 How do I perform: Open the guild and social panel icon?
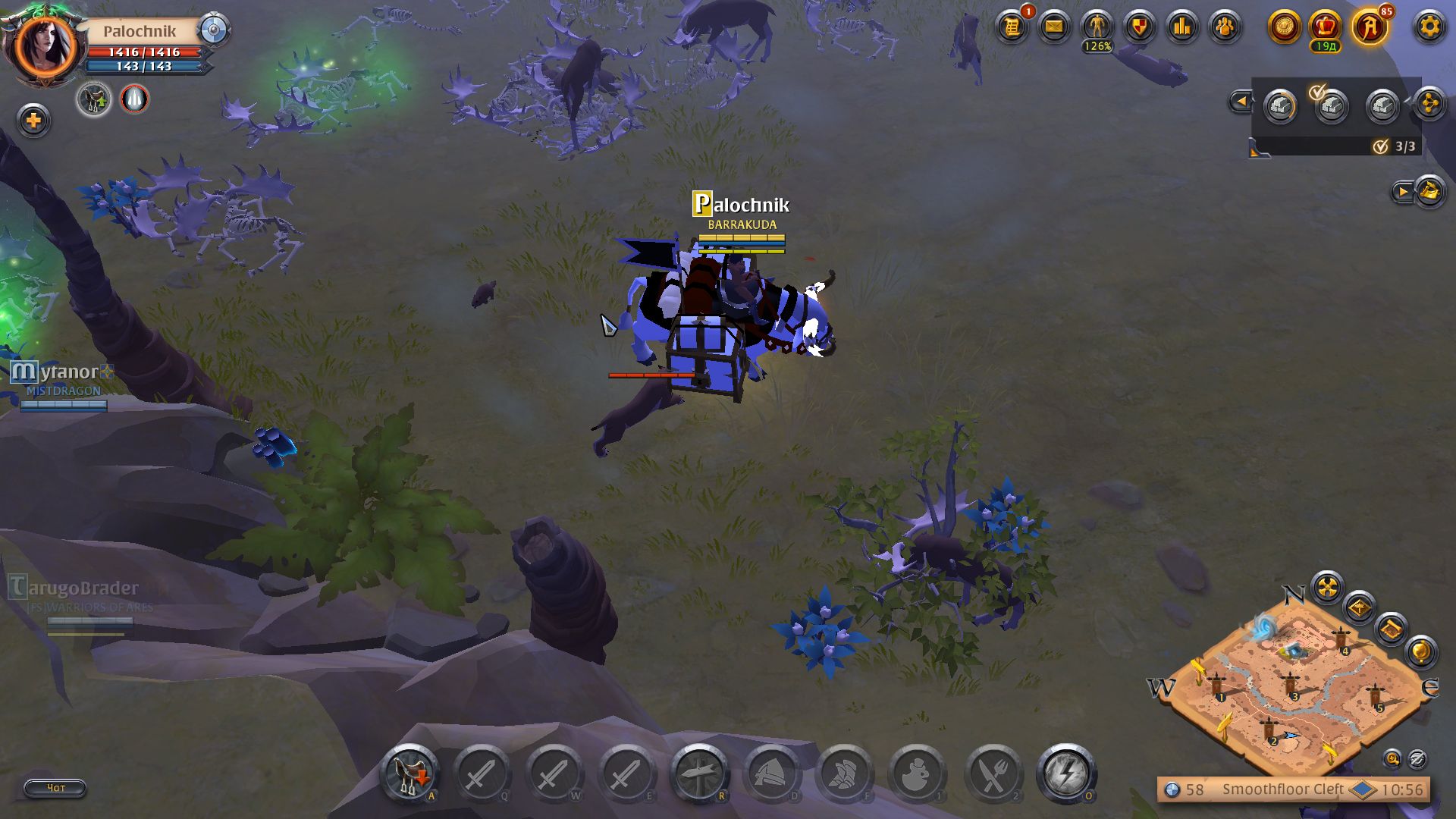1225,27
